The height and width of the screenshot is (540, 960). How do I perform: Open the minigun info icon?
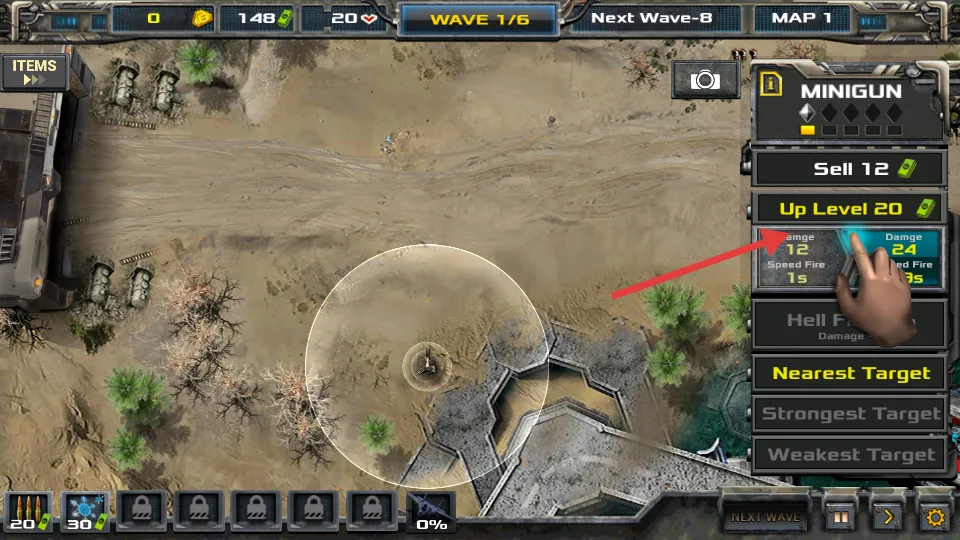[770, 84]
